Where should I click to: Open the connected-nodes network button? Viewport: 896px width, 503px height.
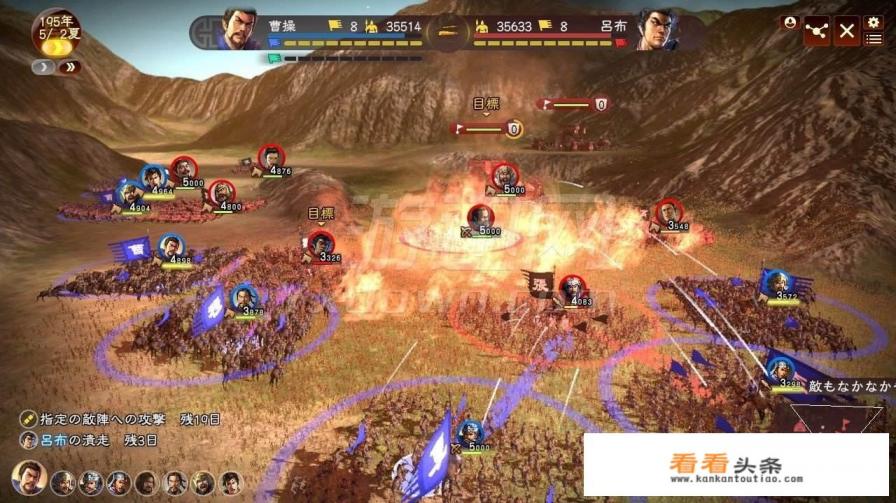pyautogui.click(x=816, y=31)
